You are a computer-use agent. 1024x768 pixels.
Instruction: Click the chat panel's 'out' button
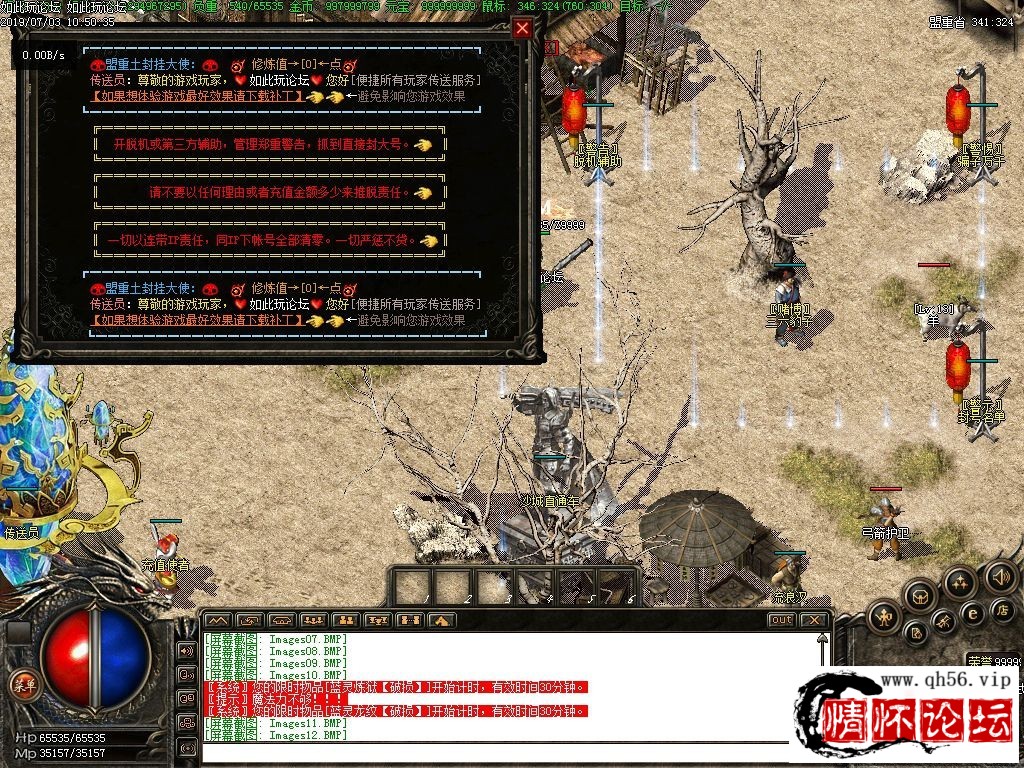[x=781, y=620]
